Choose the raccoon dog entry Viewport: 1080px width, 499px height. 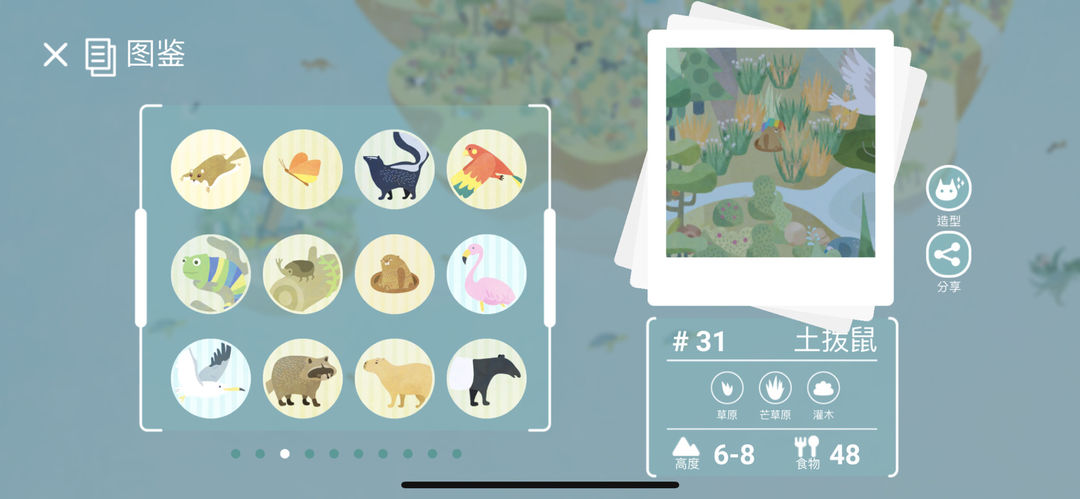tap(303, 378)
